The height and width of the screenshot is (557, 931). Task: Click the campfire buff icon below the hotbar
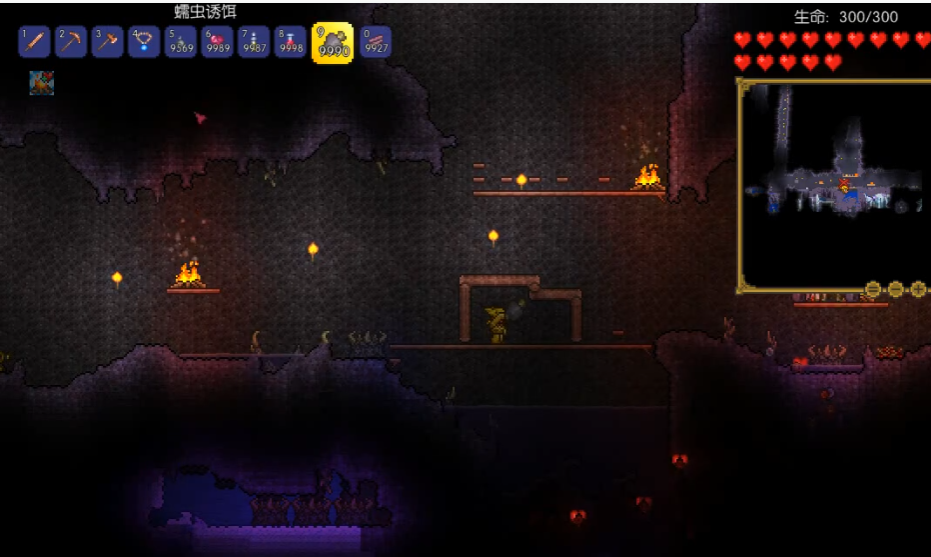pos(41,83)
